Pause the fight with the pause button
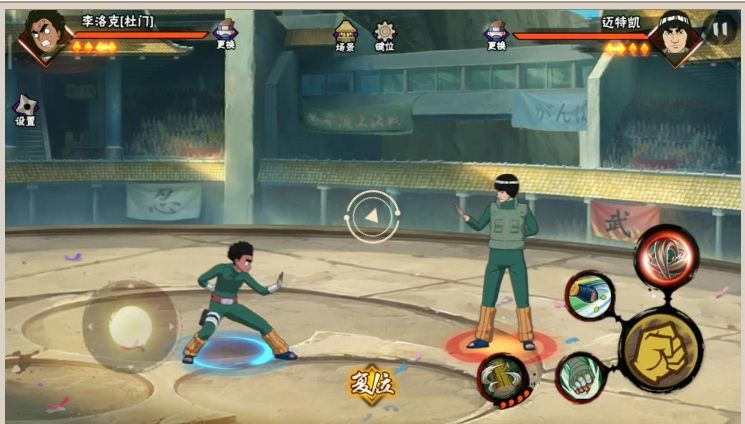Screen dimensions: 745x424 [719, 28]
